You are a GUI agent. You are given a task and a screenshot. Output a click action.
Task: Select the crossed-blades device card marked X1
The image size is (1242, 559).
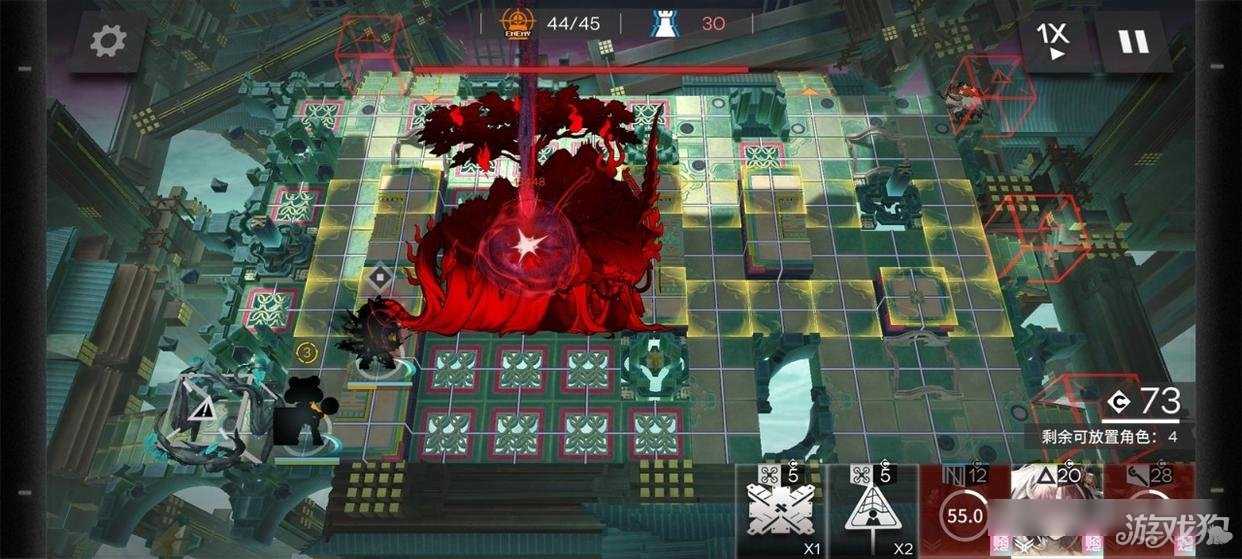781,512
